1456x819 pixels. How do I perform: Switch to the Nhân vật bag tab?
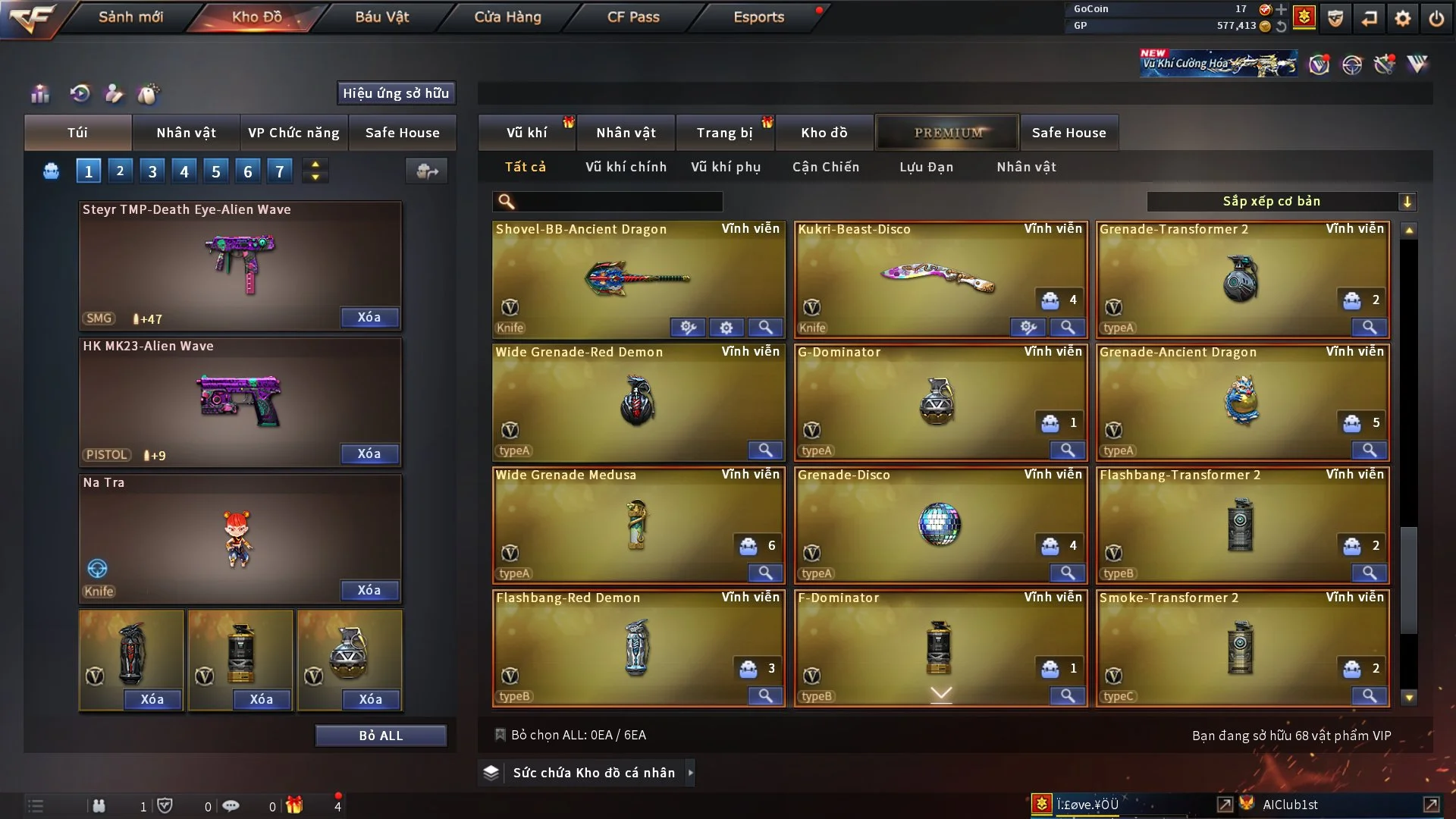[186, 133]
